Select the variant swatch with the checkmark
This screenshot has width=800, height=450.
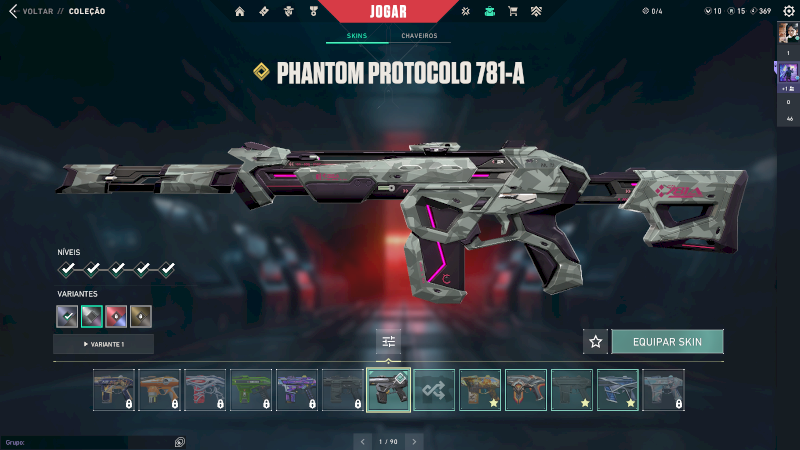click(x=68, y=317)
